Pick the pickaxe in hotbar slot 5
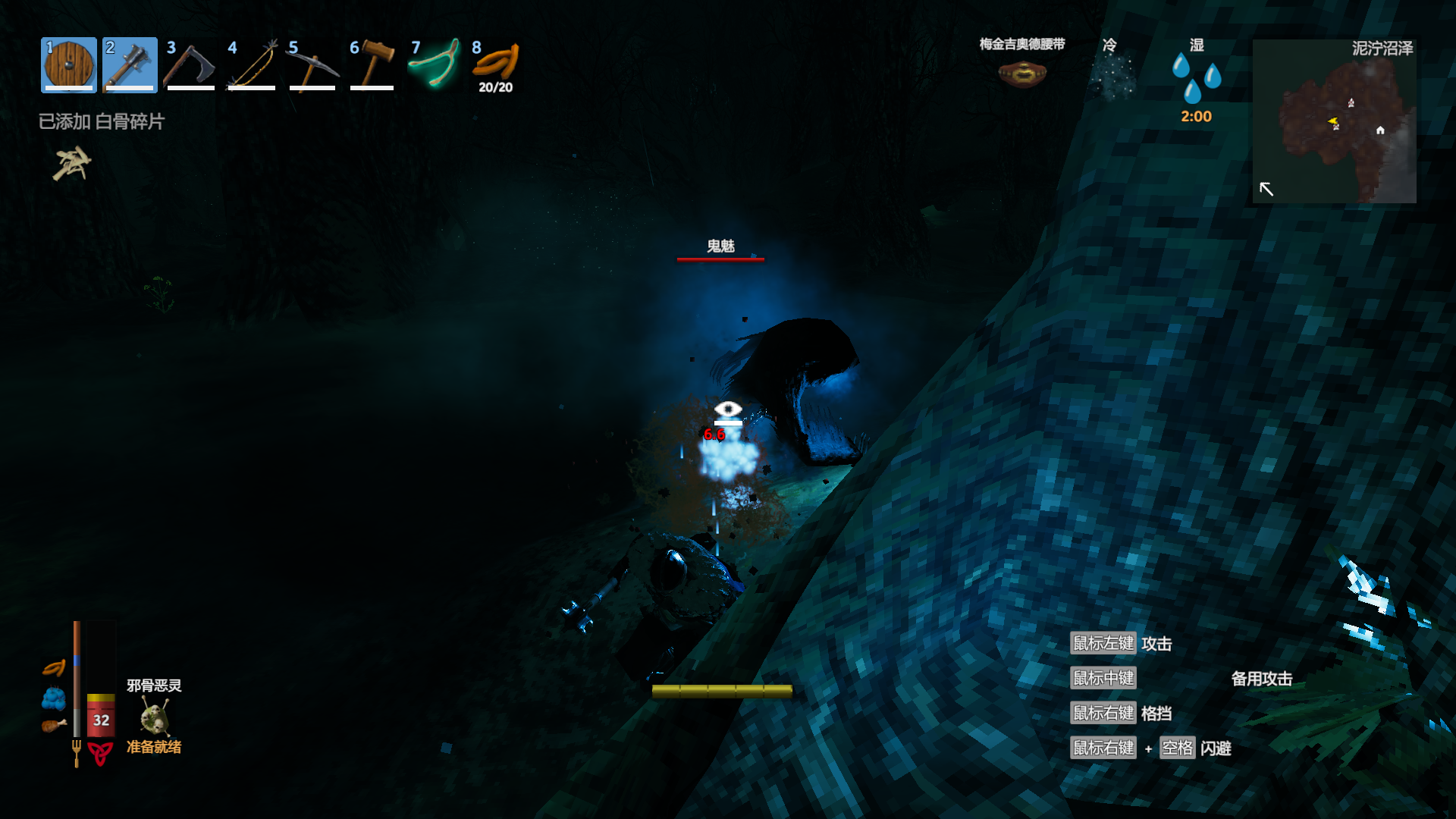 point(312,65)
